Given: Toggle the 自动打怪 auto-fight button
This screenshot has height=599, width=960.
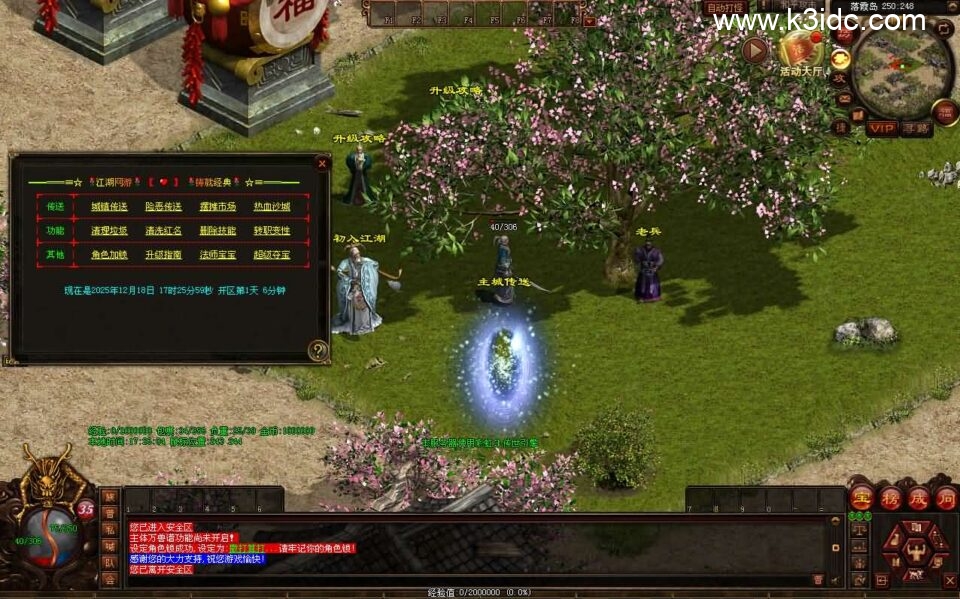Looking at the screenshot, I should point(726,8).
